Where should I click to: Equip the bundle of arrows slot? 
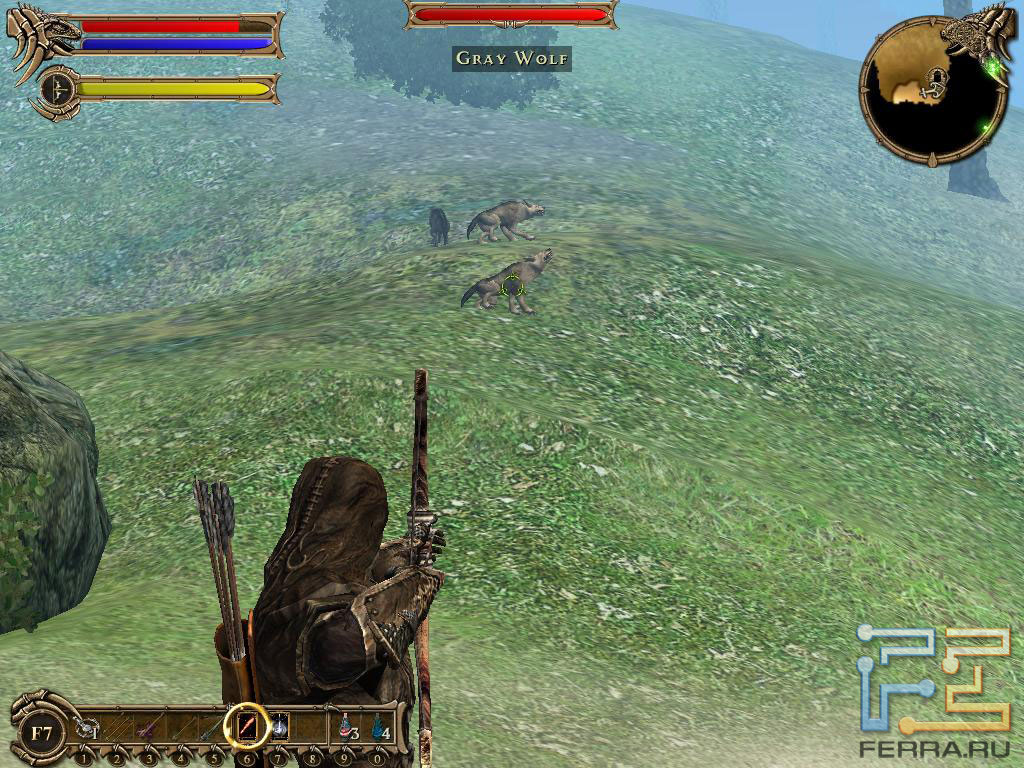(119, 728)
